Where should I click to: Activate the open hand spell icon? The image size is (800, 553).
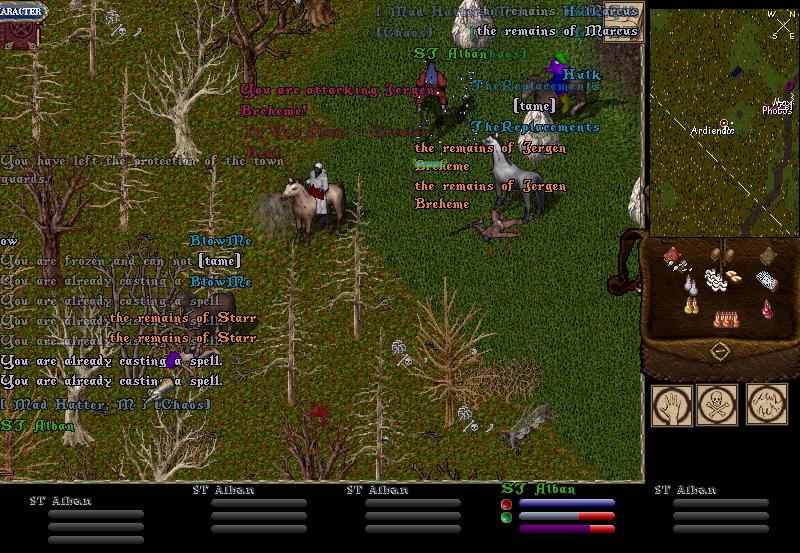670,405
